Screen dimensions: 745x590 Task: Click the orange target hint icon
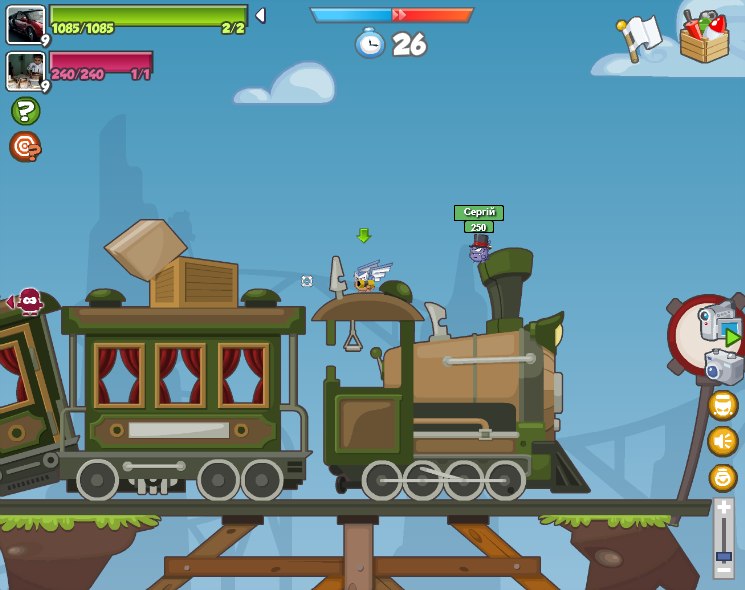[25, 147]
